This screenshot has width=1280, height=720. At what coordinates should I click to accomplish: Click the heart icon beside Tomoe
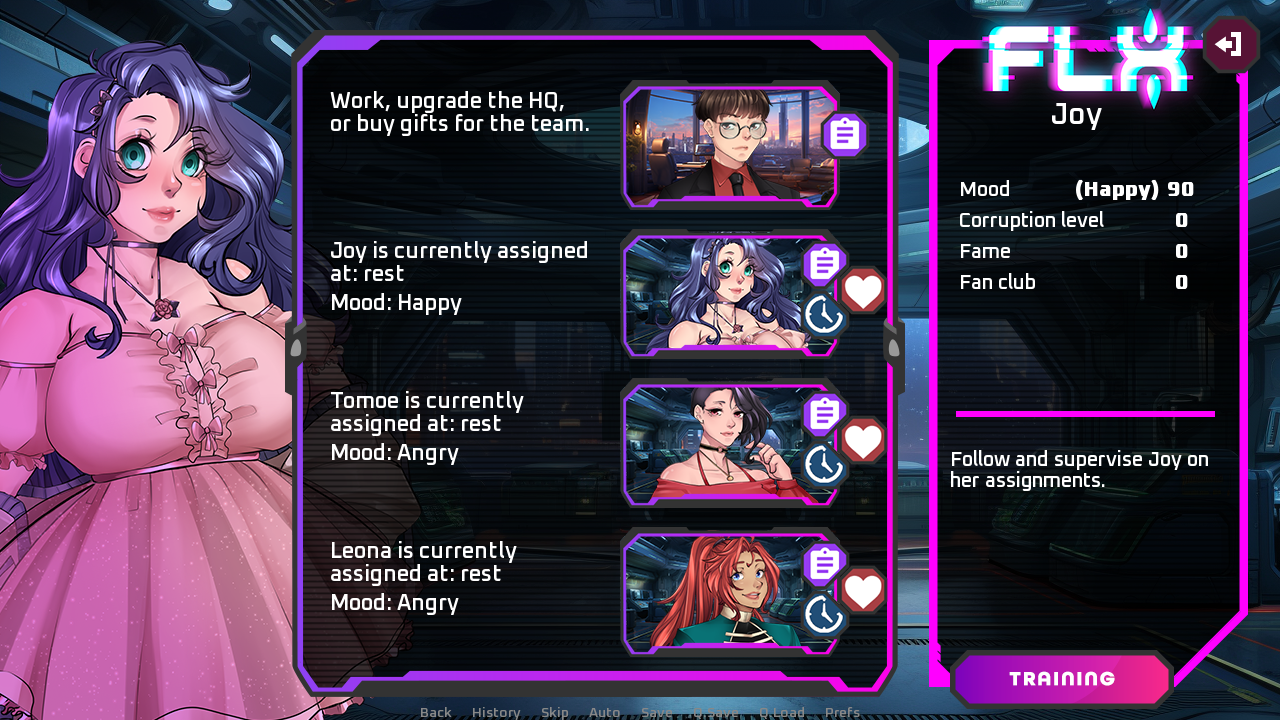pyautogui.click(x=863, y=441)
